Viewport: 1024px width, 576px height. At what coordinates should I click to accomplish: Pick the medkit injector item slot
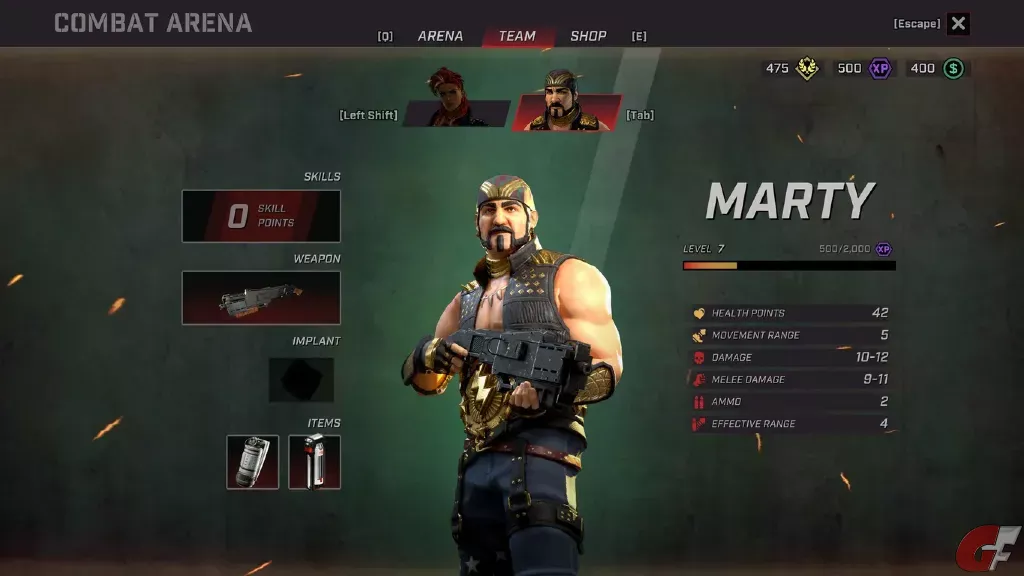tap(314, 462)
